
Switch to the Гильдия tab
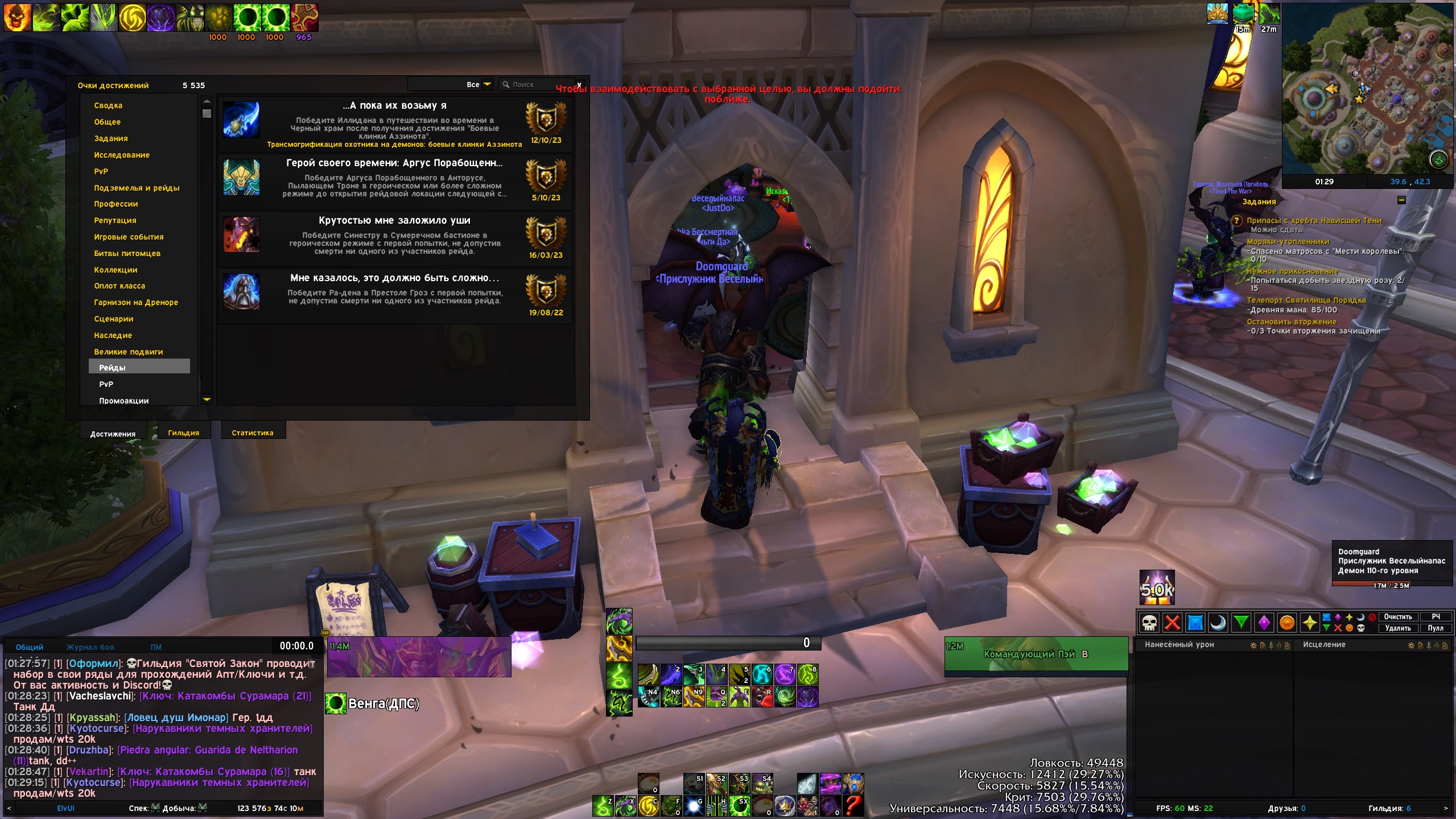(x=183, y=433)
